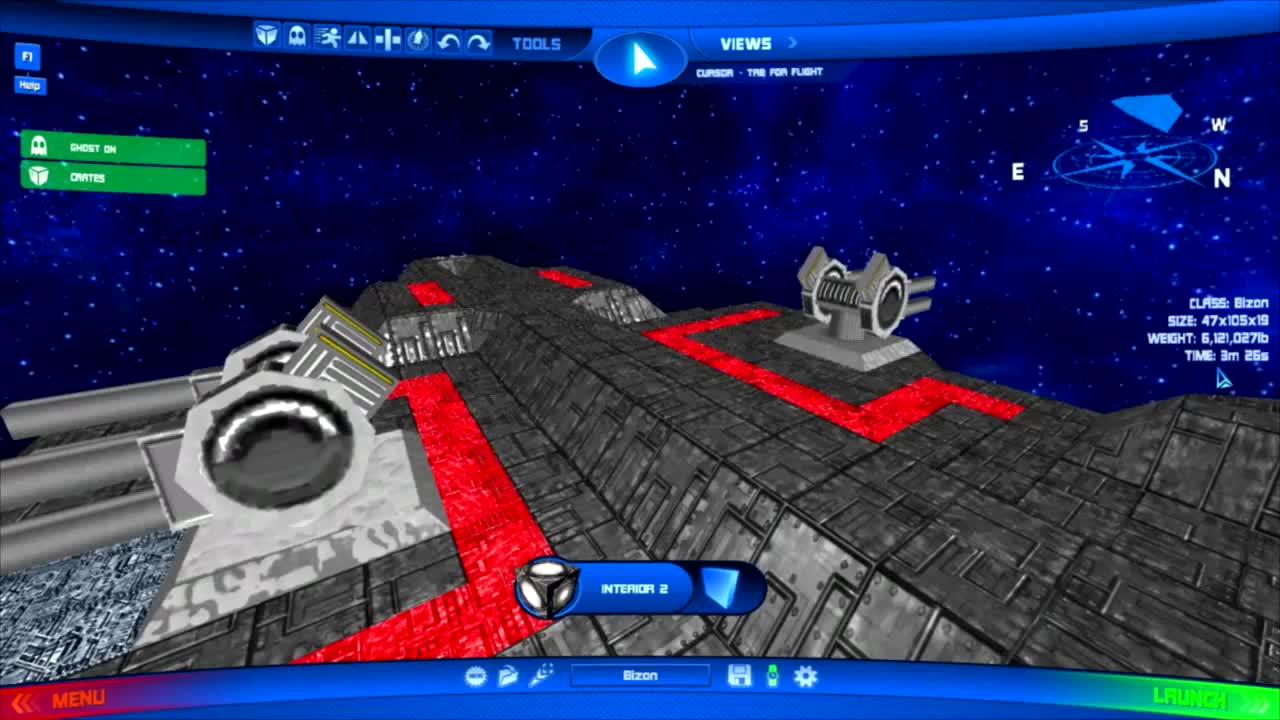Image resolution: width=1280 pixels, height=720 pixels.
Task: Open settings via the gear icon
Action: (806, 676)
